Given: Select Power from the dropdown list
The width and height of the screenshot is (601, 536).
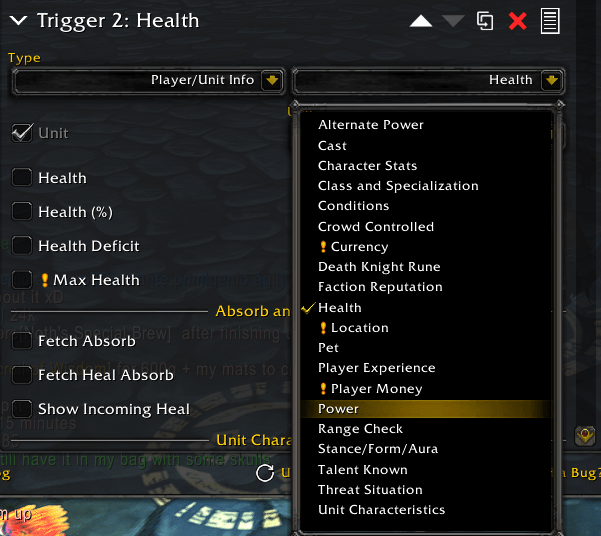Looking at the screenshot, I should coord(338,409).
